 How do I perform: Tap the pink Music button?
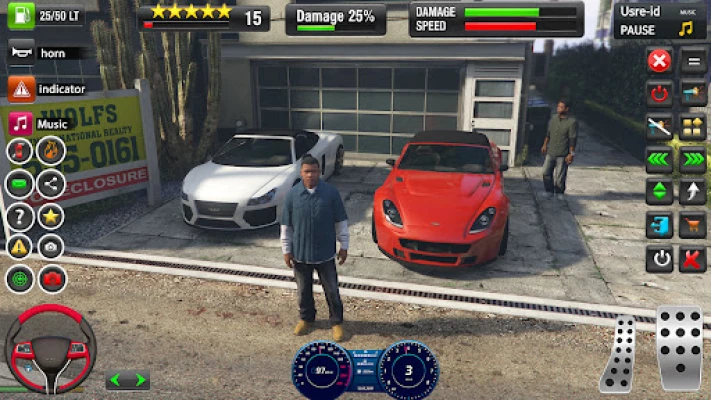tap(21, 124)
